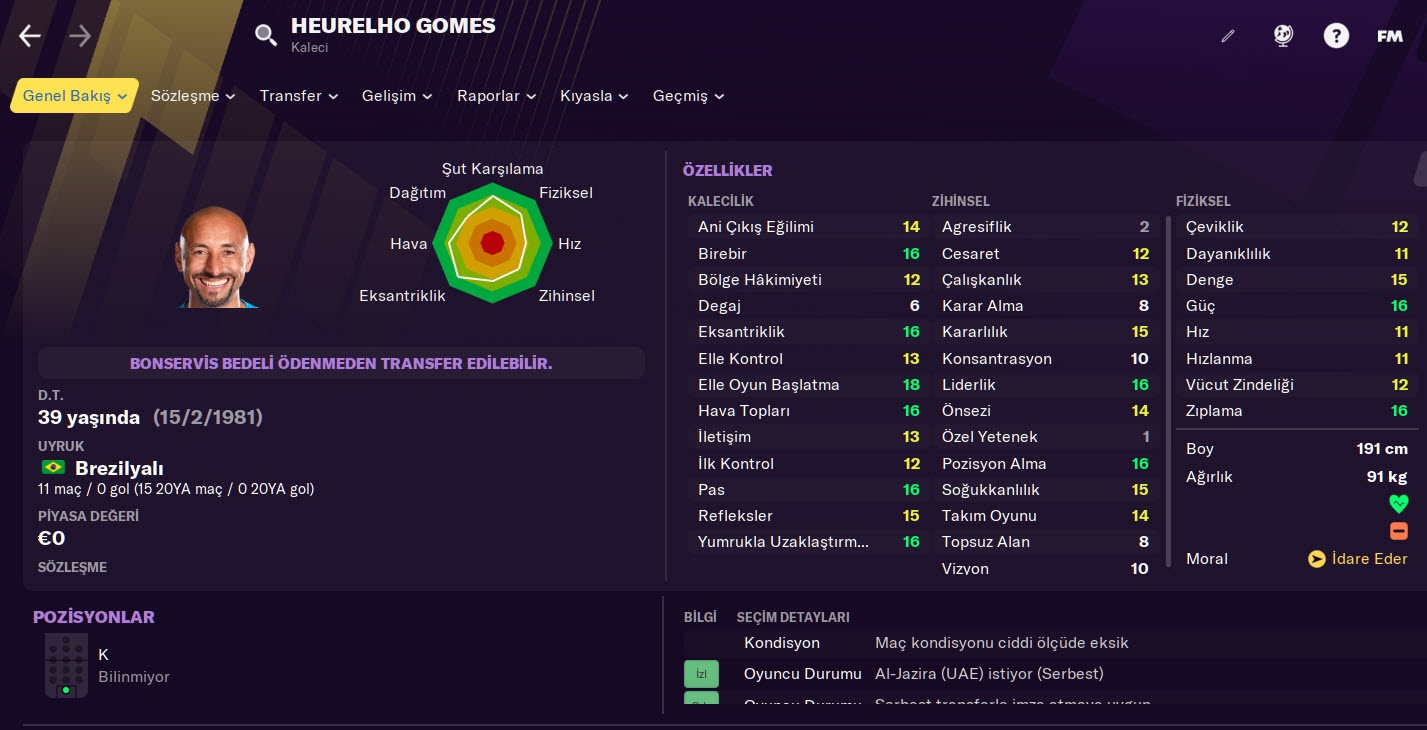Click the Al-Jazira (UAE) istiyor row
Image resolution: width=1427 pixels, height=730 pixels.
pos(989,674)
